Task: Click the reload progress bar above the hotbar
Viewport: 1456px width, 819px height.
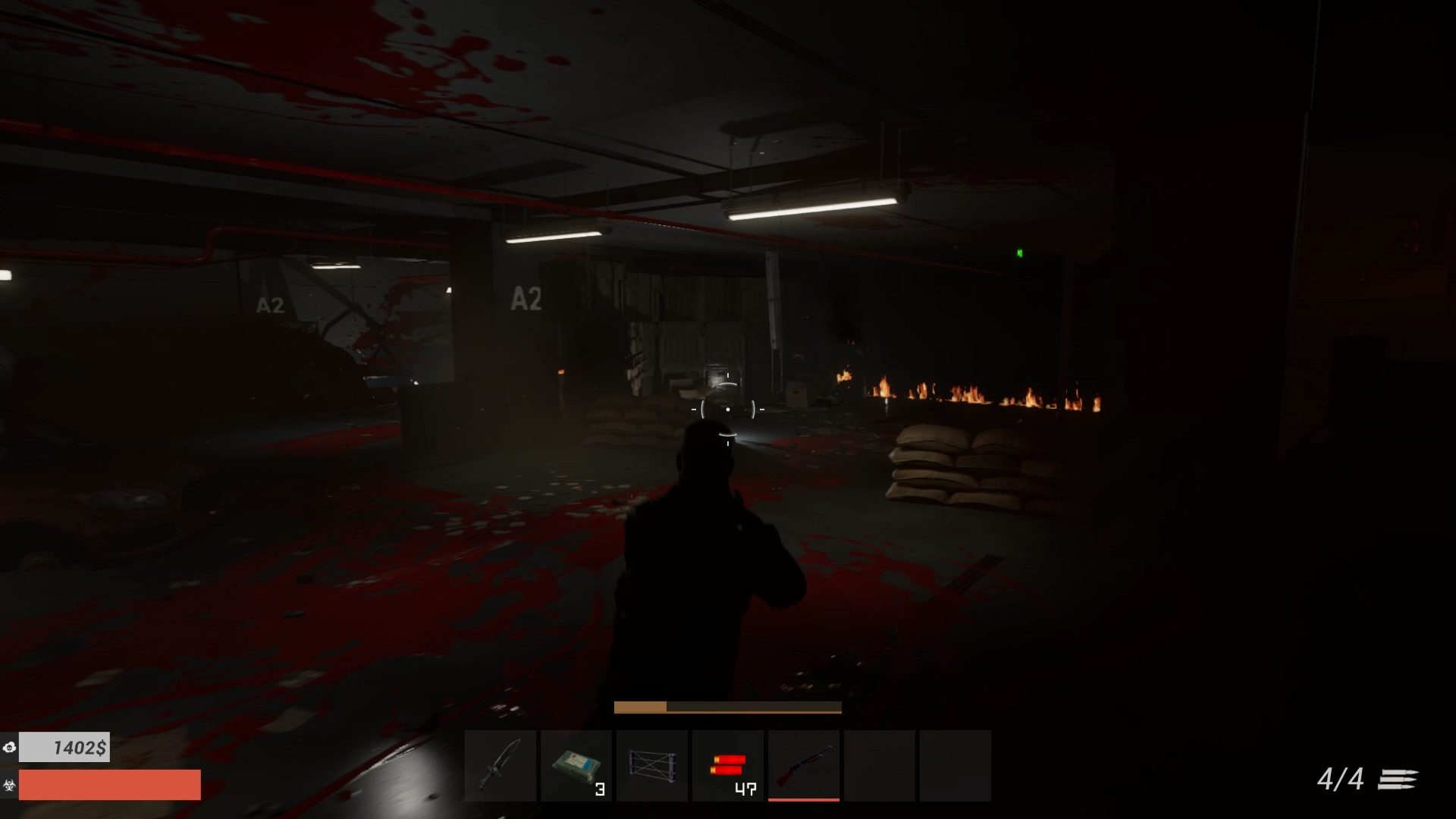Action: pyautogui.click(x=726, y=706)
